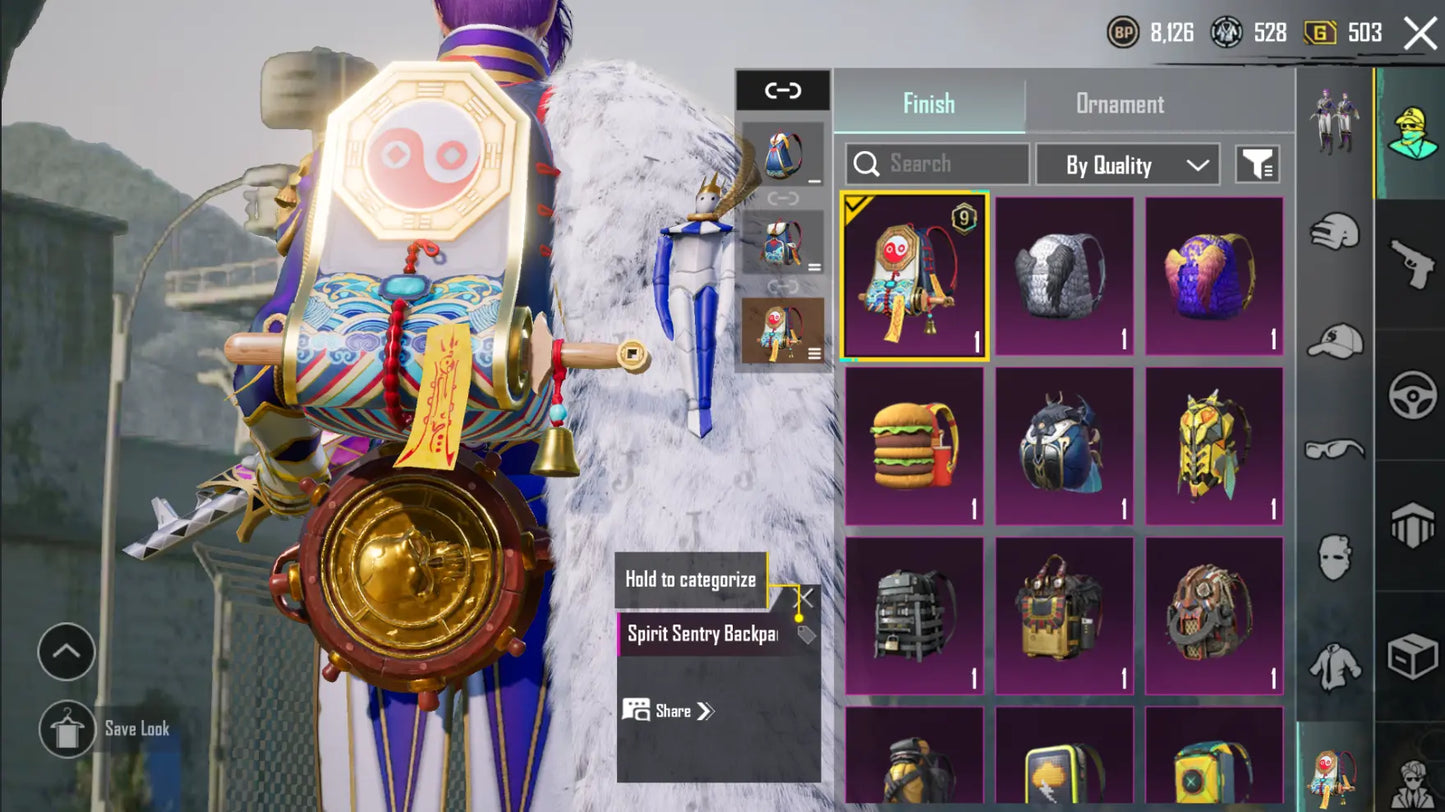The height and width of the screenshot is (812, 1445).
Task: Close the inventory with the X button
Action: pos(1420,33)
